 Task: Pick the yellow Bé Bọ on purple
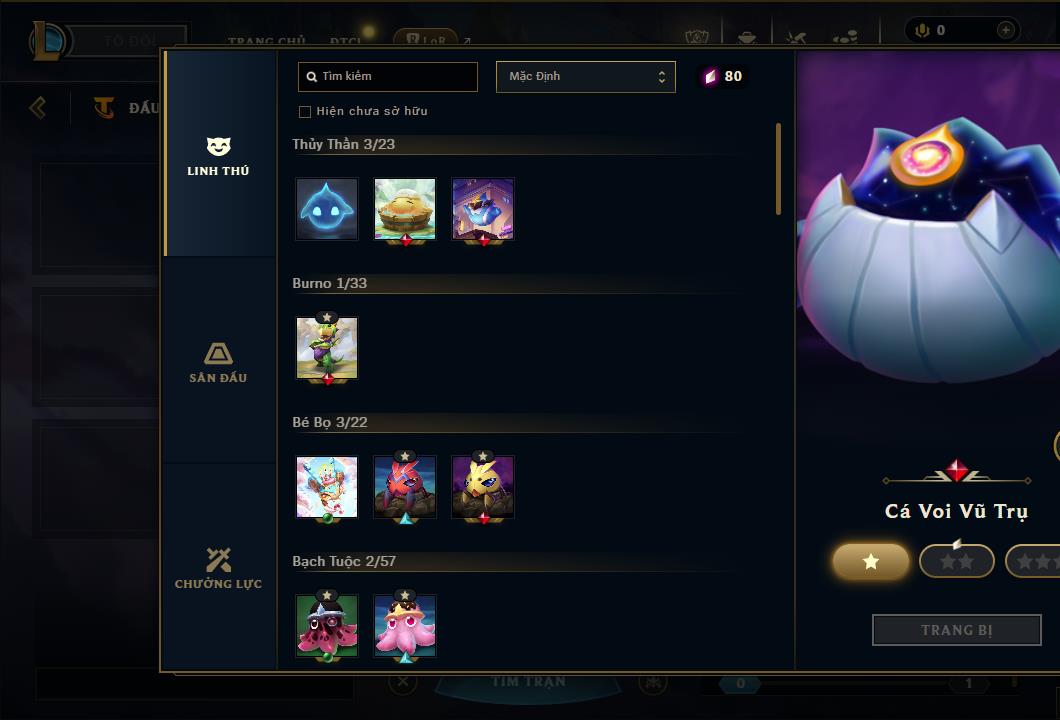[483, 487]
